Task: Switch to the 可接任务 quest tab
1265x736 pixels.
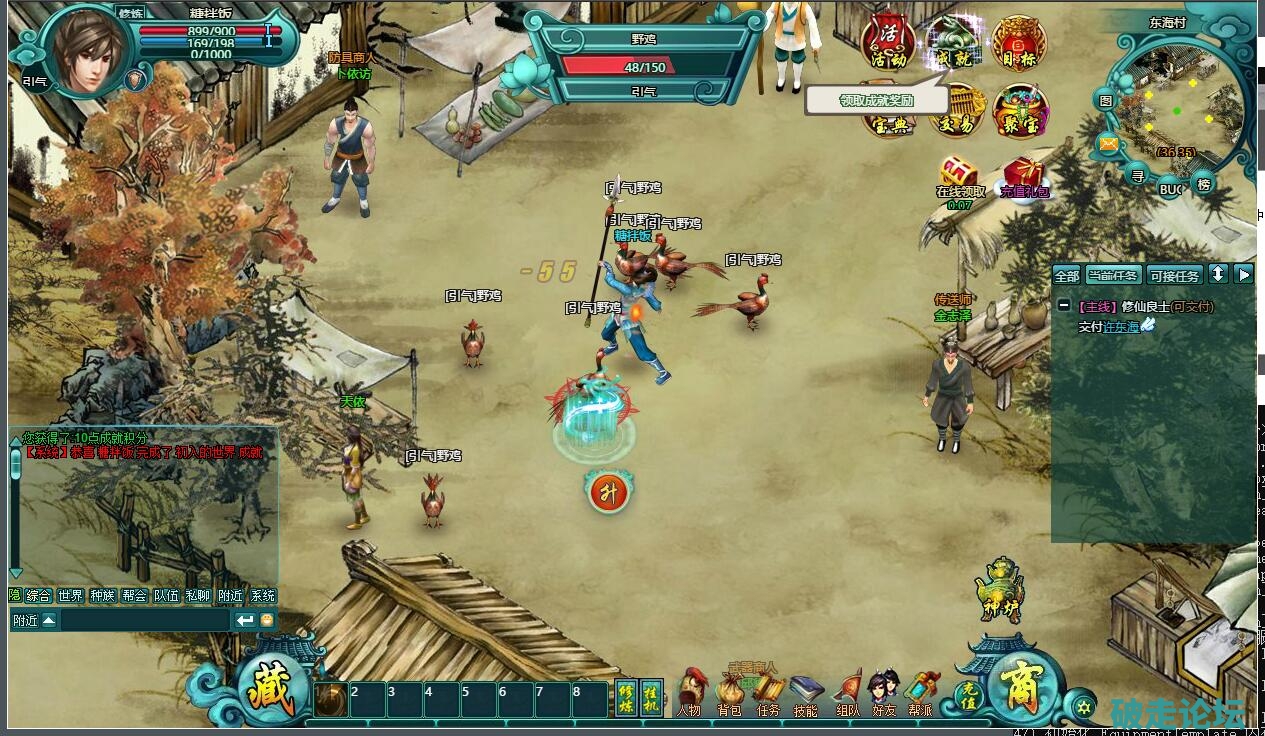Action: [x=1174, y=276]
